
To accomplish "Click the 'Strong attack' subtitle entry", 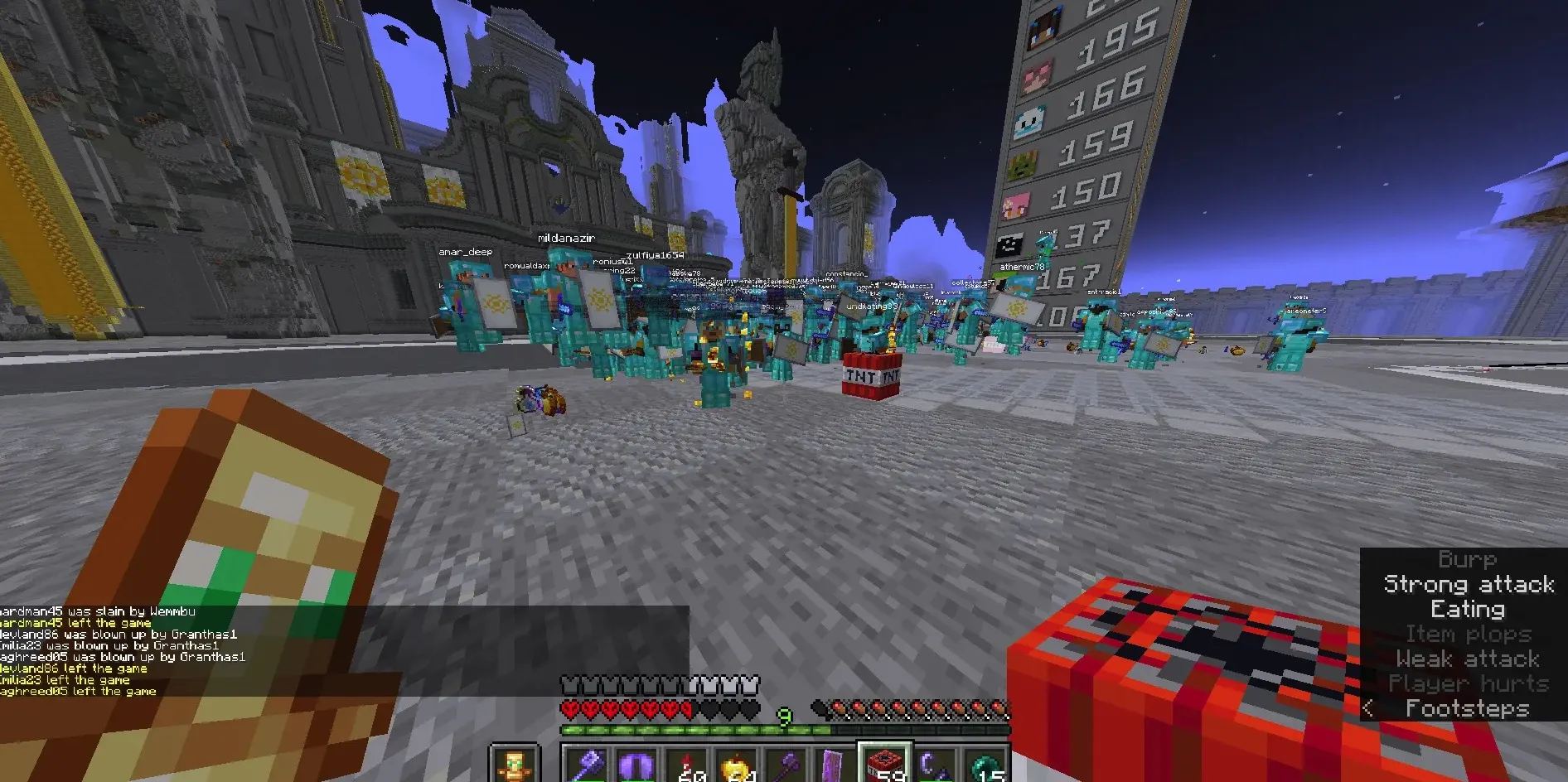I will 1470,584.
